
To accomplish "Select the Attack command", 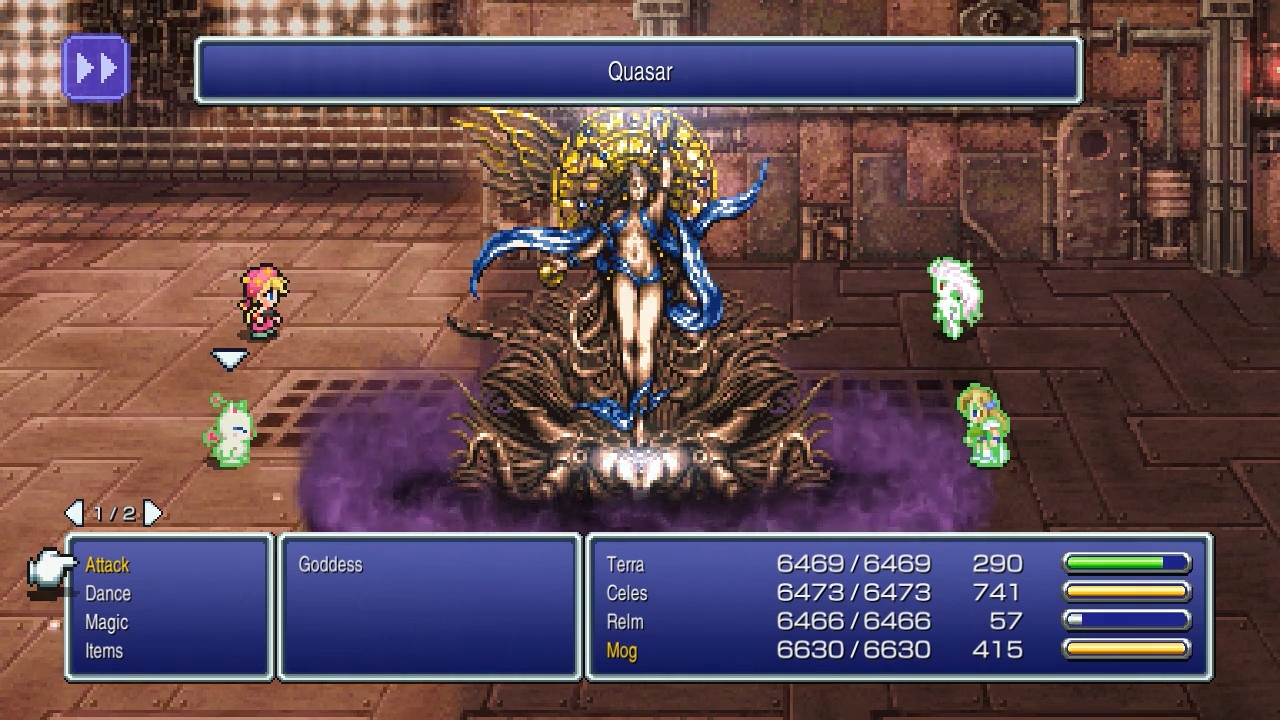I will [107, 565].
